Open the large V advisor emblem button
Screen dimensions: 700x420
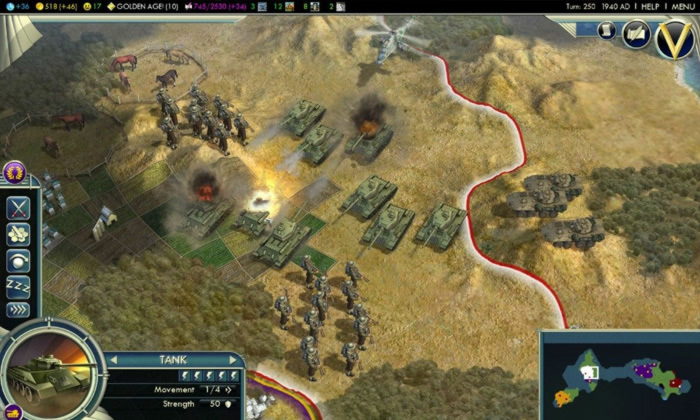click(675, 39)
